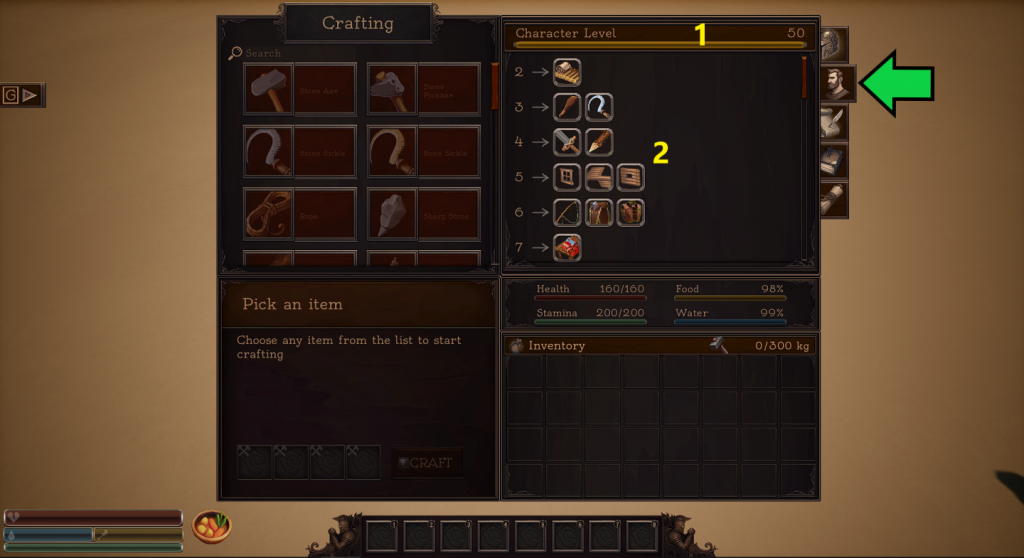Expand the G arrow side panel
This screenshot has height=558, width=1024.
[x=23, y=95]
